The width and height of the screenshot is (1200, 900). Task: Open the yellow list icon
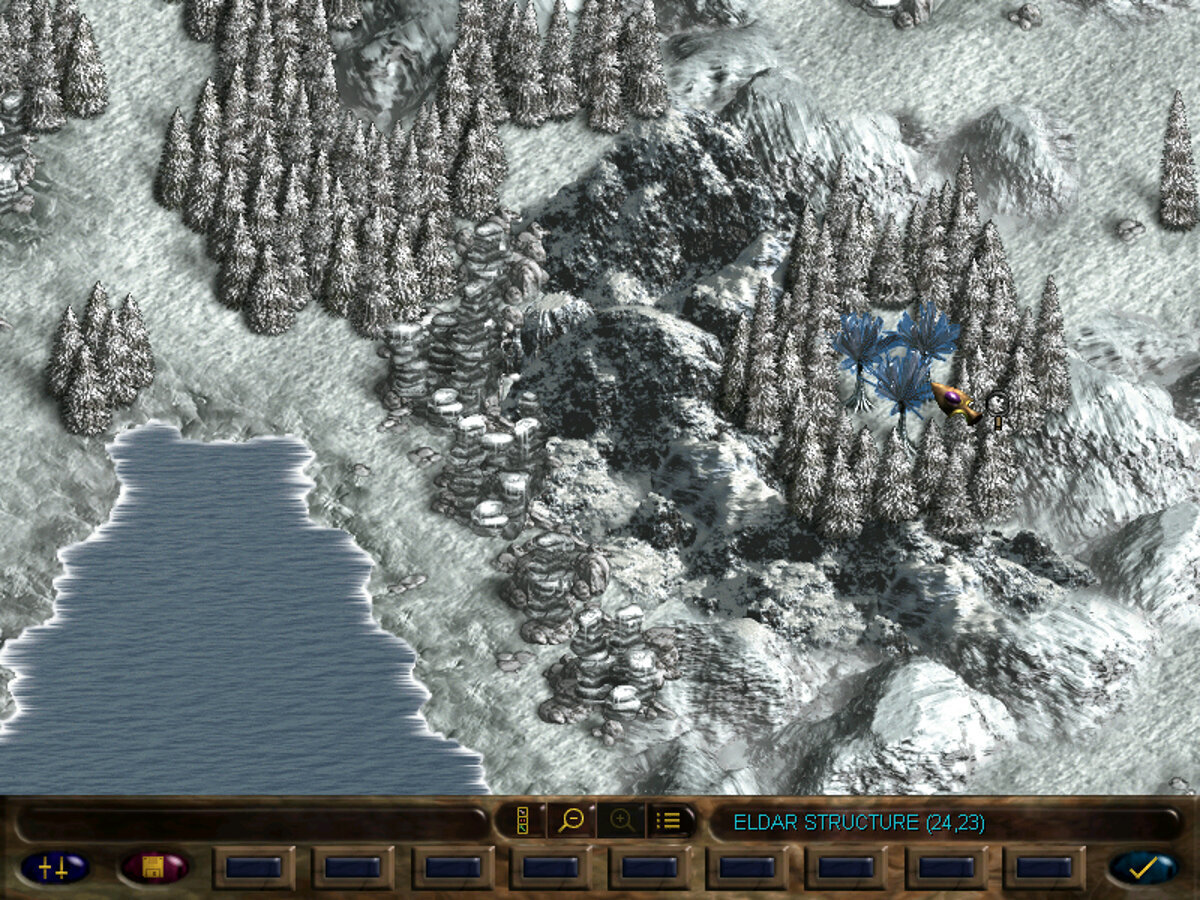tap(669, 821)
